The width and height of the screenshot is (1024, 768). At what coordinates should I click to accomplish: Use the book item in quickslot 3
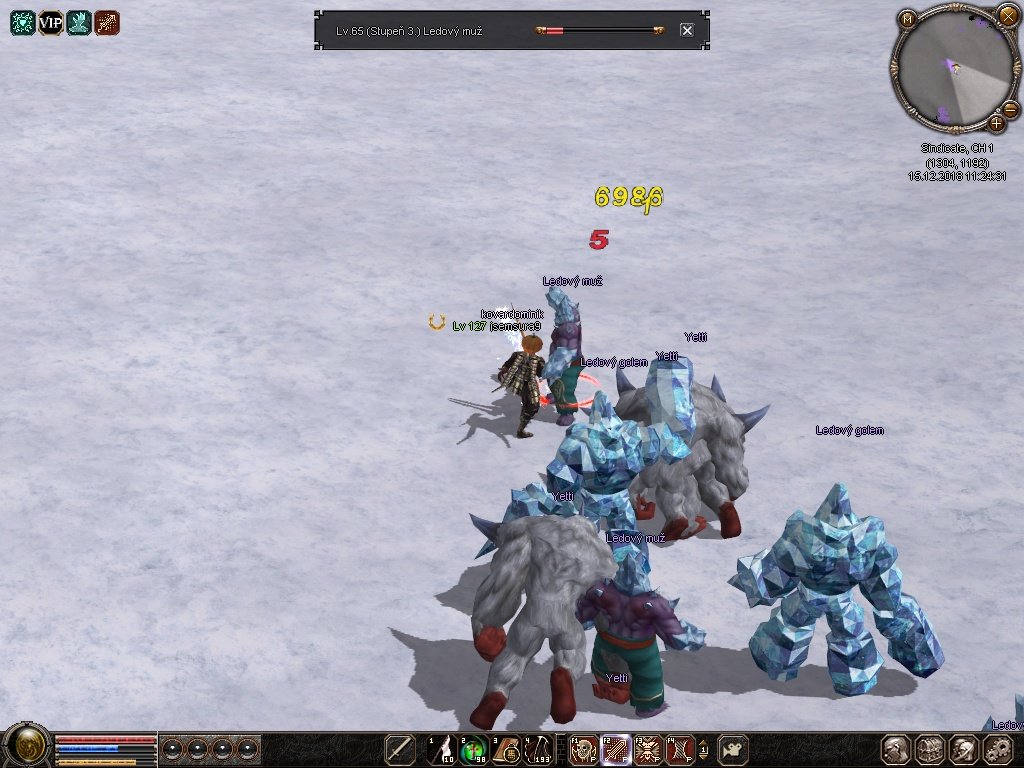pyautogui.click(x=507, y=749)
